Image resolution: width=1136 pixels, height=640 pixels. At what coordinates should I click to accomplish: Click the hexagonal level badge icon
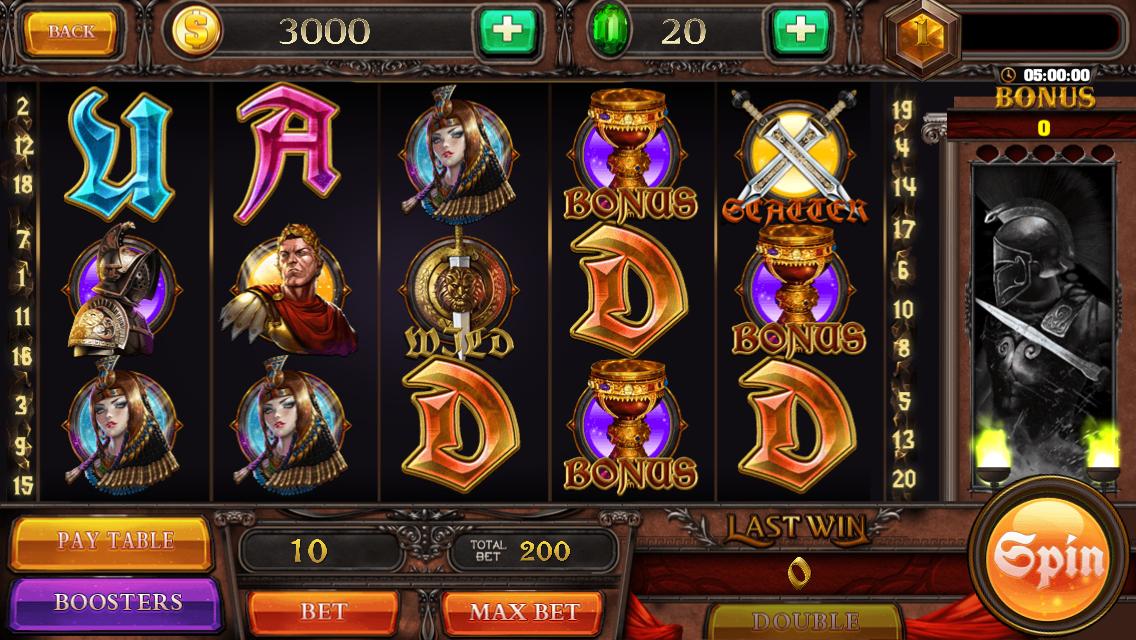pyautogui.click(x=920, y=32)
